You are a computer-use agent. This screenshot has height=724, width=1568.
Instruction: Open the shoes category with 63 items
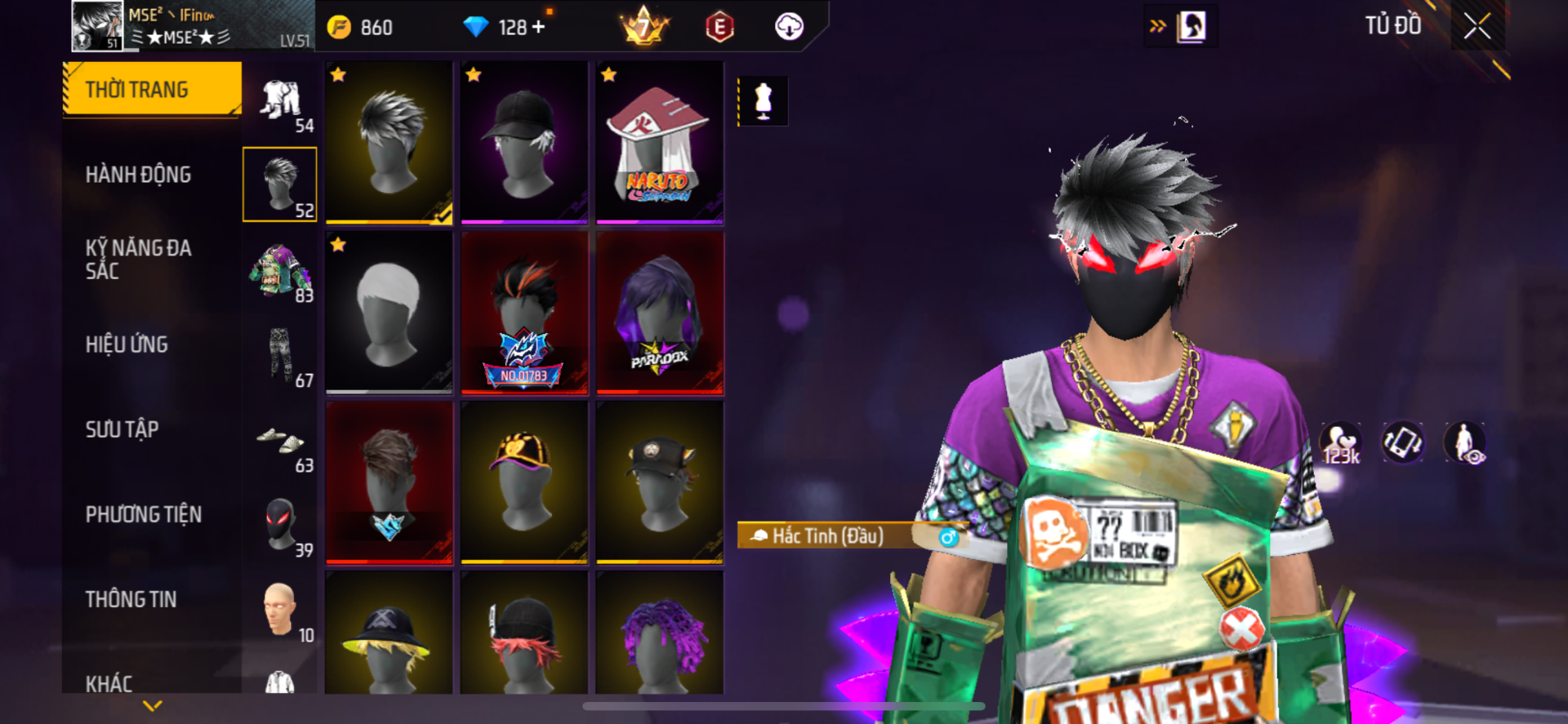[x=280, y=442]
